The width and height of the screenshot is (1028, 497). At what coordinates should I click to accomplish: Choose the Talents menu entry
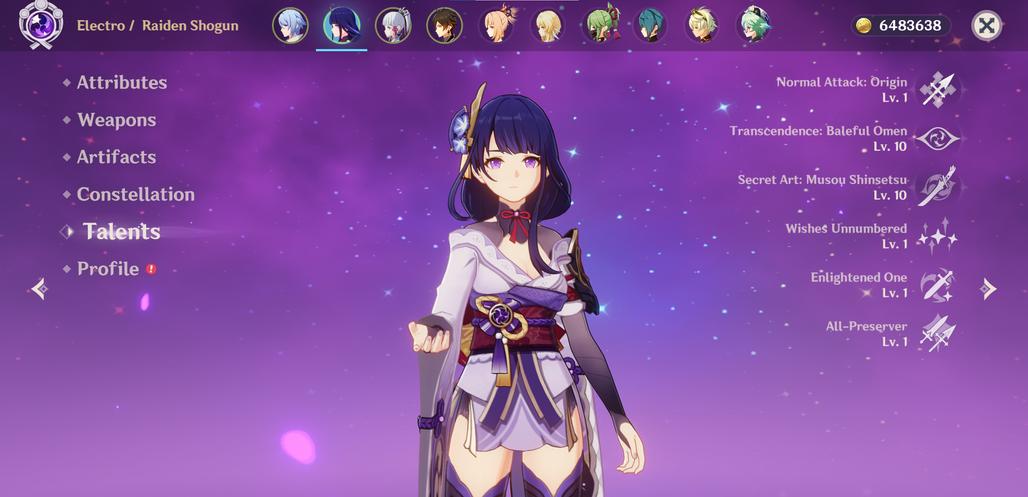coord(121,232)
